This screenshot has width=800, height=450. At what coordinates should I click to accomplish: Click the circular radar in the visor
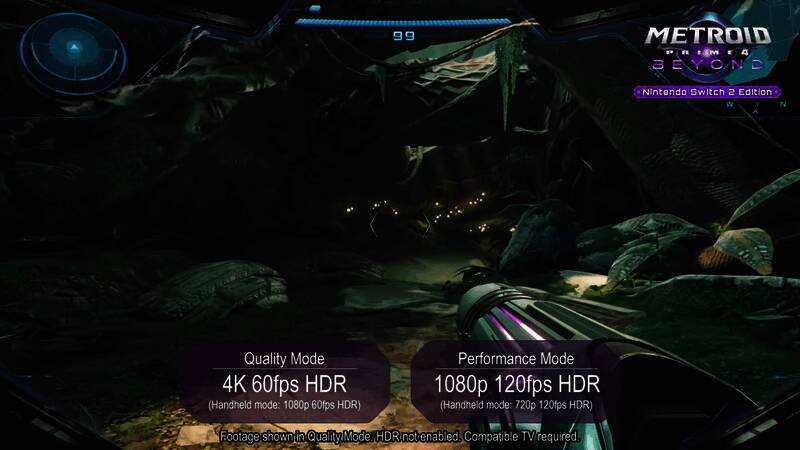73,47
